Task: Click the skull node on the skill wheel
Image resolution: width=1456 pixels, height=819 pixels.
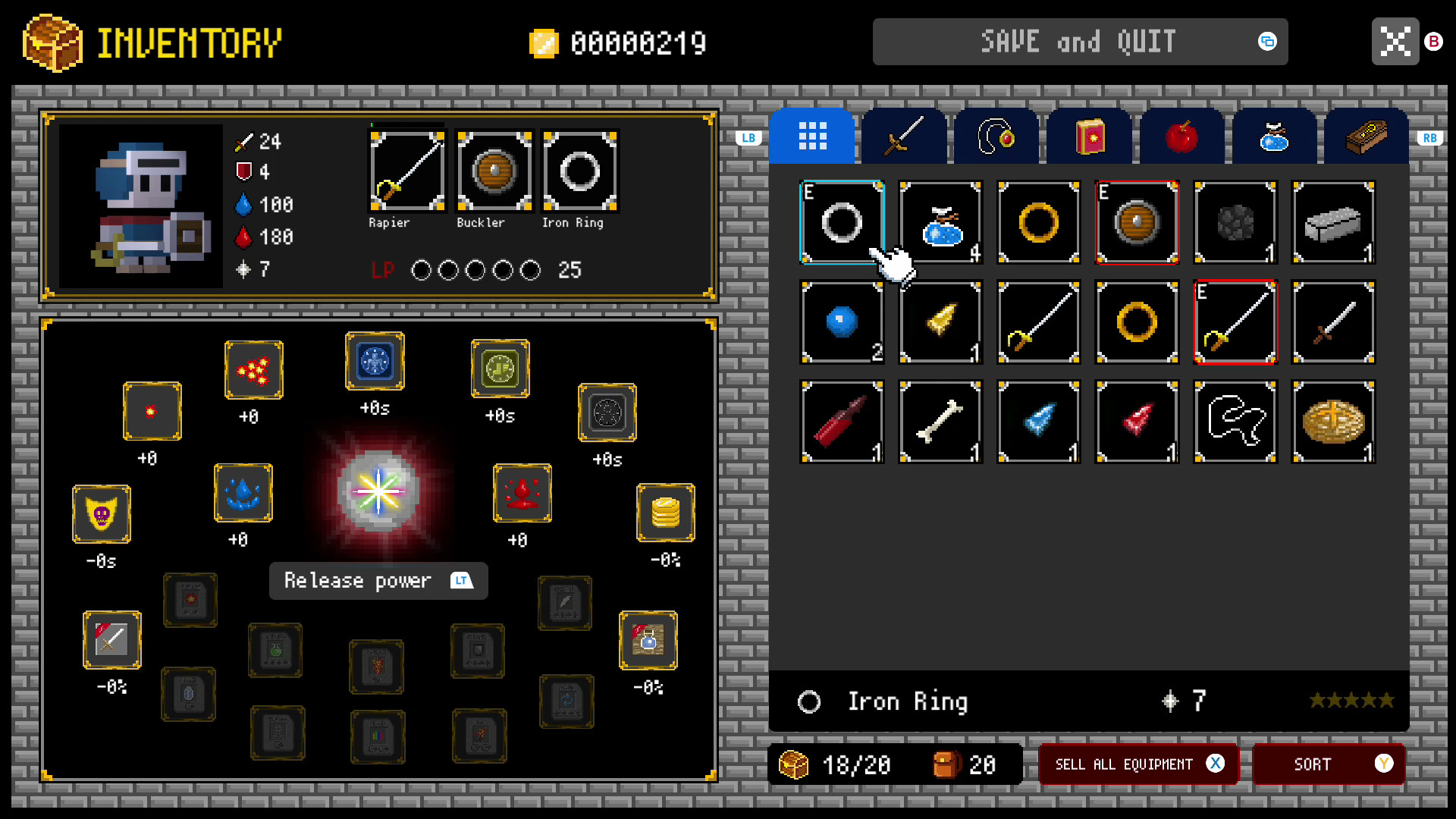Action: 102,515
